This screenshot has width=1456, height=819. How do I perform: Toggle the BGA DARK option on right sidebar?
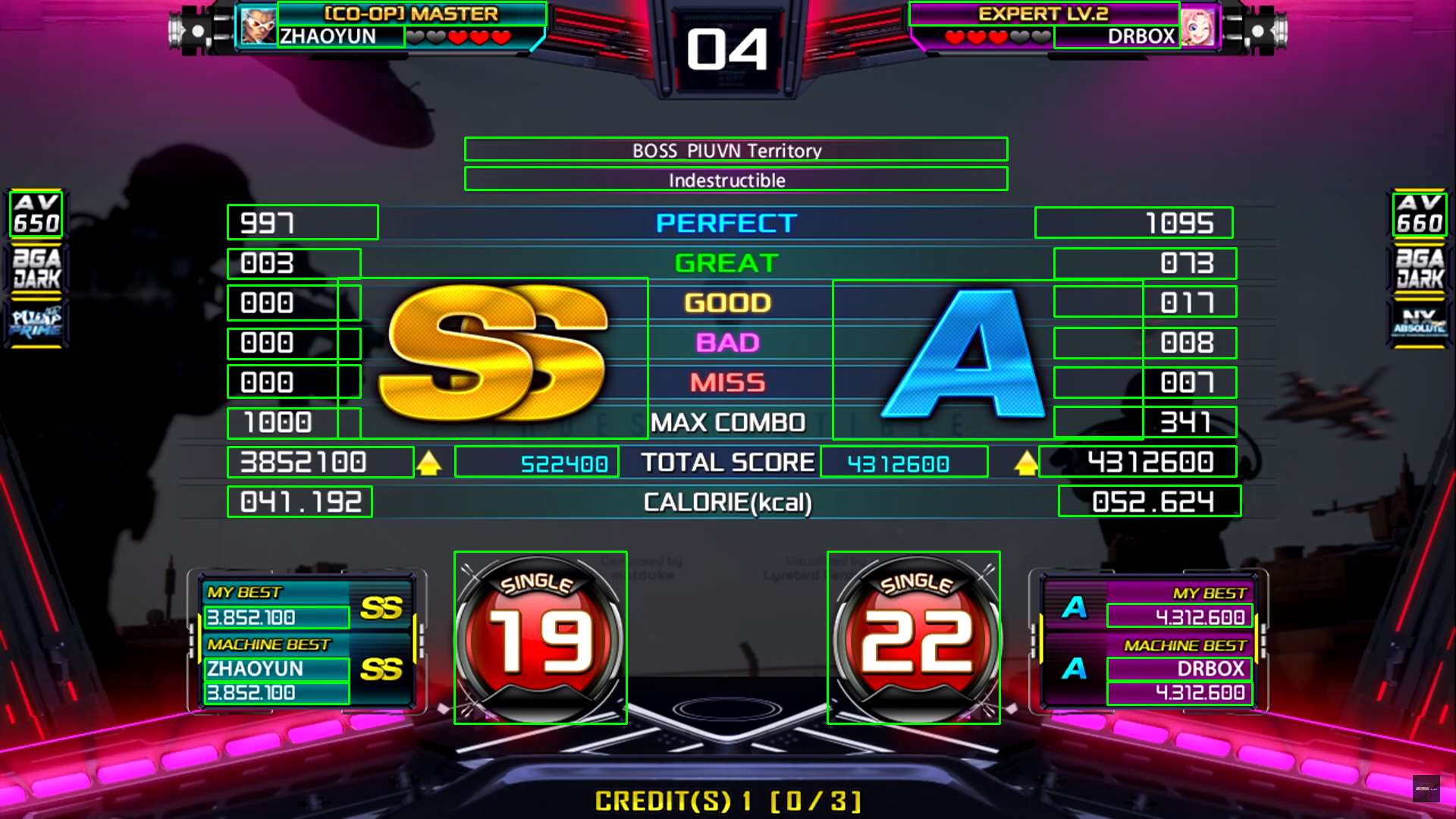pos(1421,269)
